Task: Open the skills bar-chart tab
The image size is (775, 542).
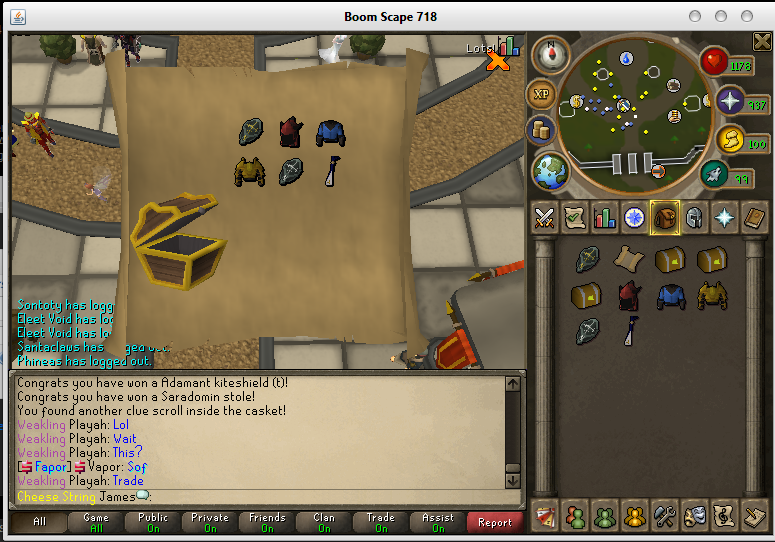Action: point(604,217)
